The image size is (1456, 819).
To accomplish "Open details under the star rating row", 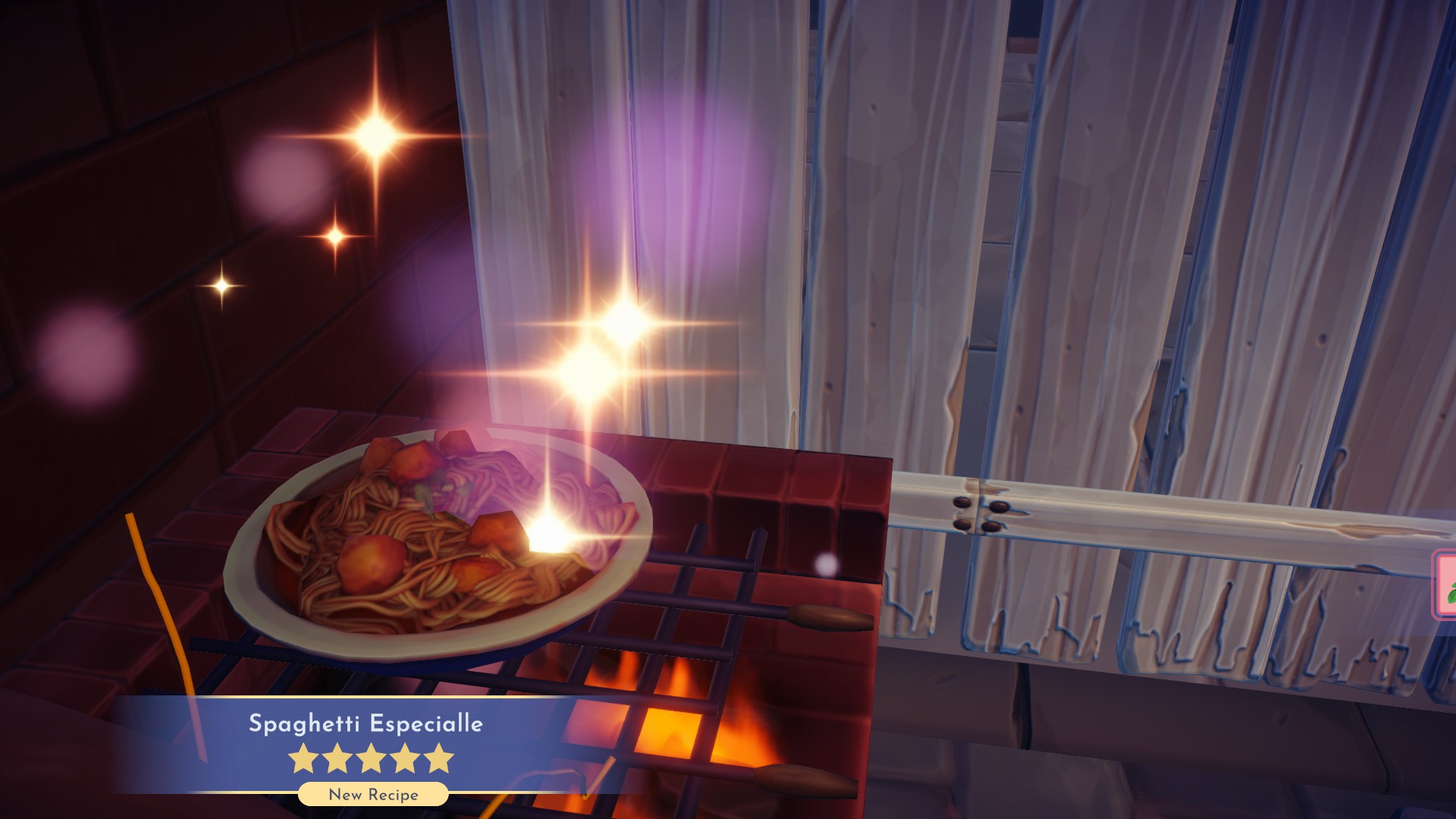I will point(373,795).
